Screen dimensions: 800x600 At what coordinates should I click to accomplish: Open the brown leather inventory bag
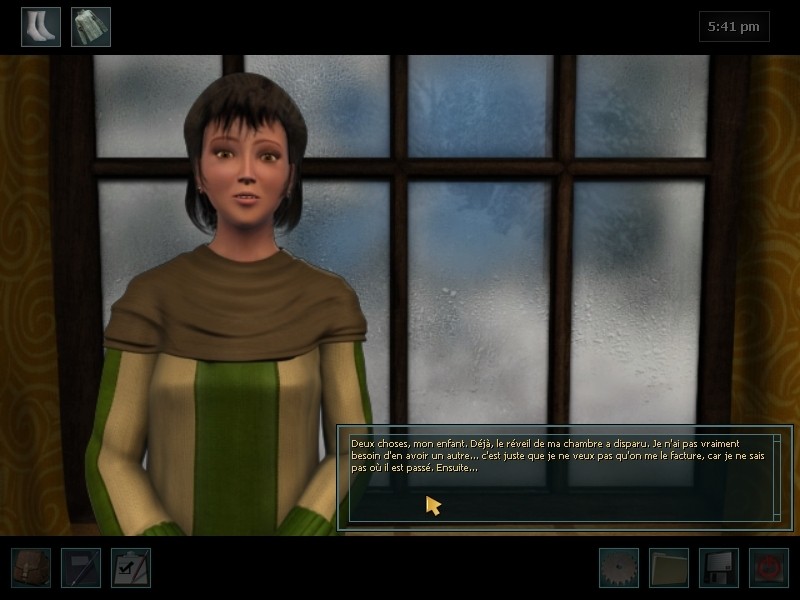click(31, 567)
